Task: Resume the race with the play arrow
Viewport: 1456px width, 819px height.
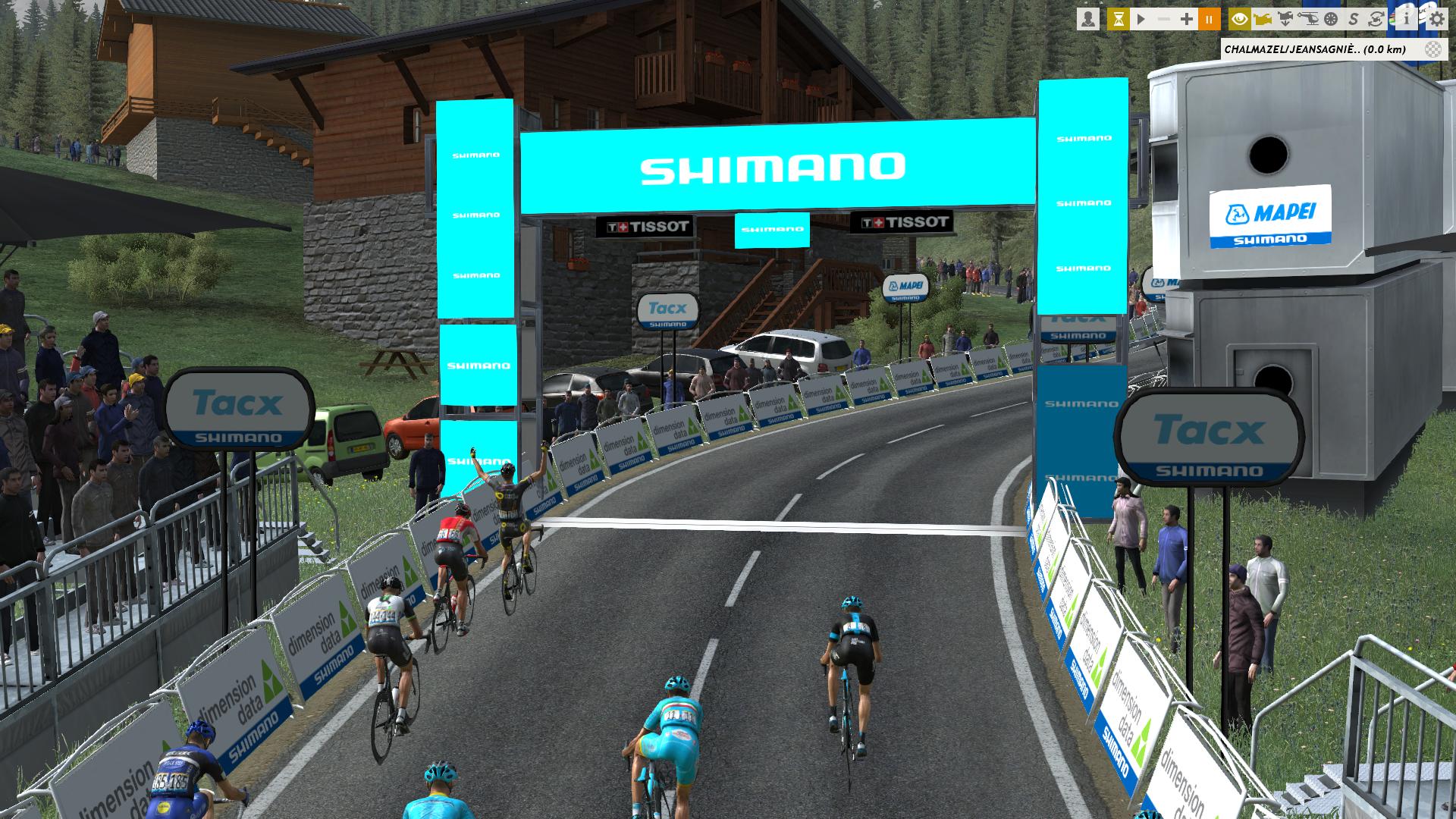Action: point(1141,19)
